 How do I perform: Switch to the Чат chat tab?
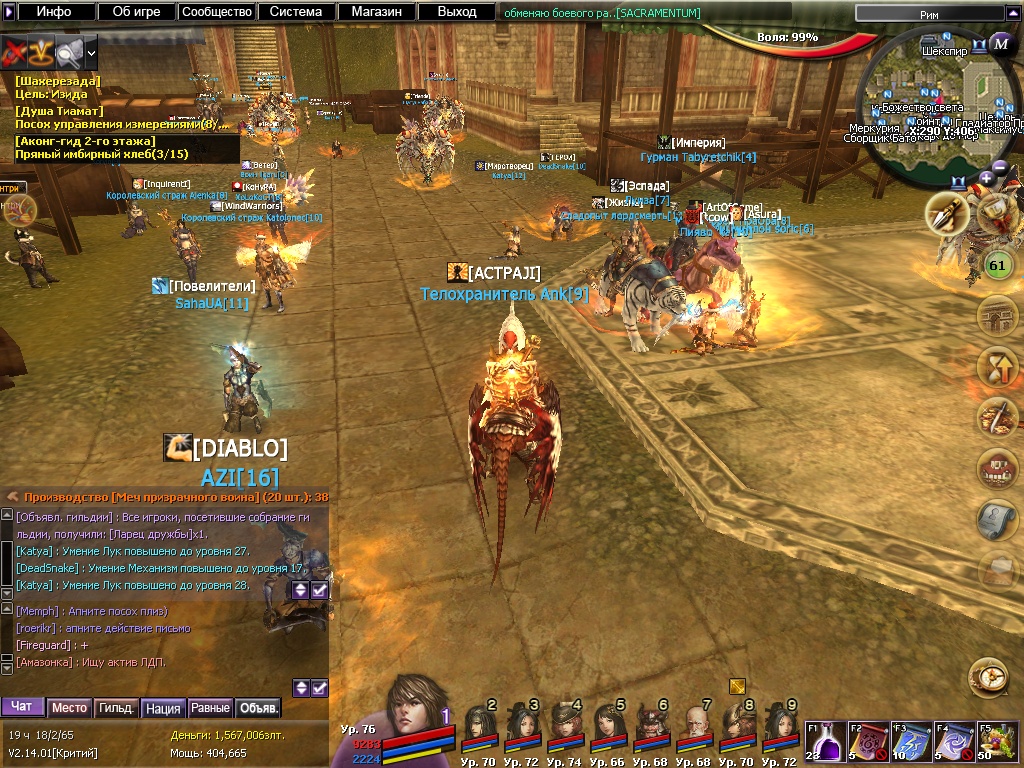[x=22, y=707]
